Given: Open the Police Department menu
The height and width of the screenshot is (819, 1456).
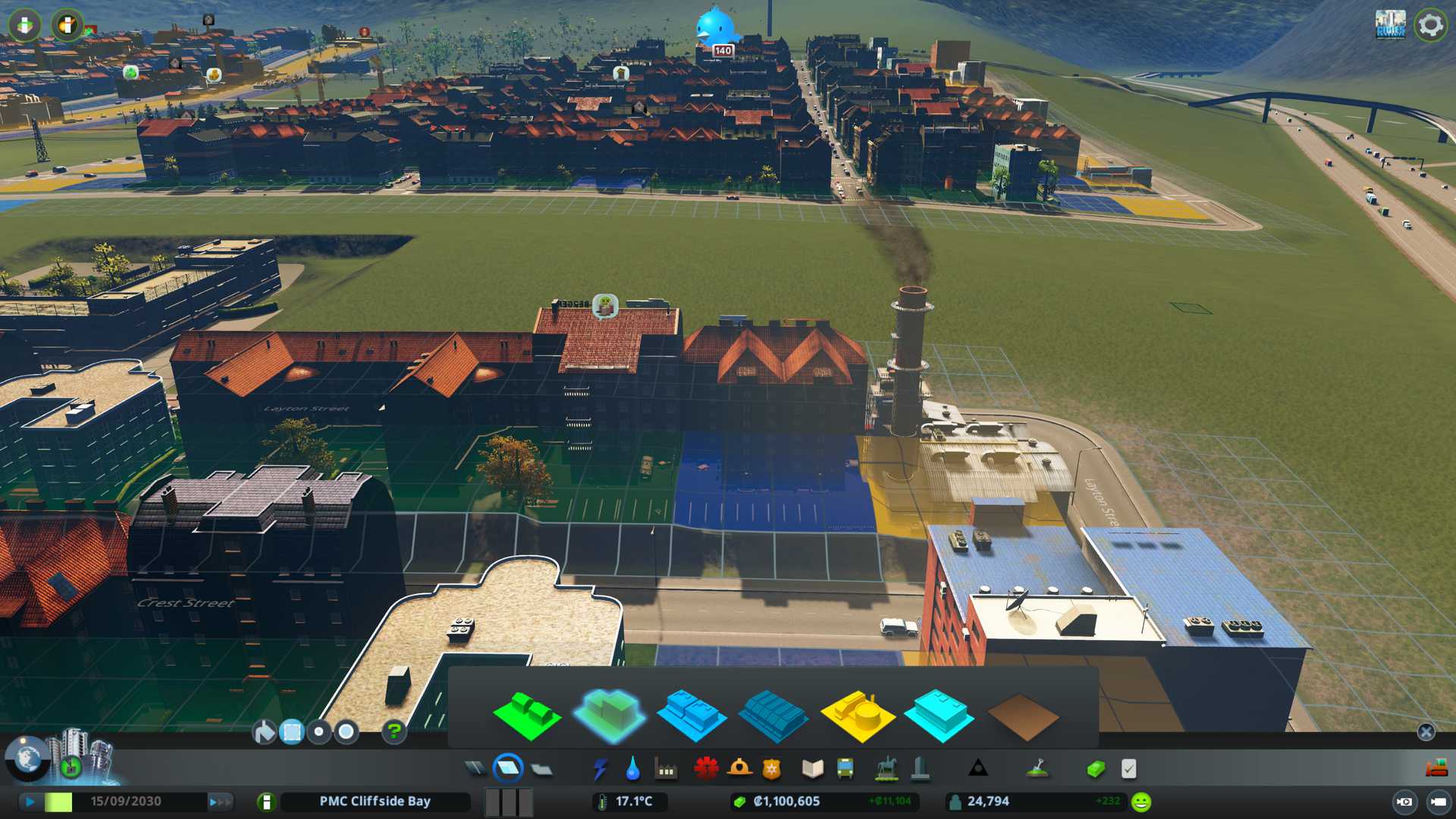Looking at the screenshot, I should [x=771, y=769].
